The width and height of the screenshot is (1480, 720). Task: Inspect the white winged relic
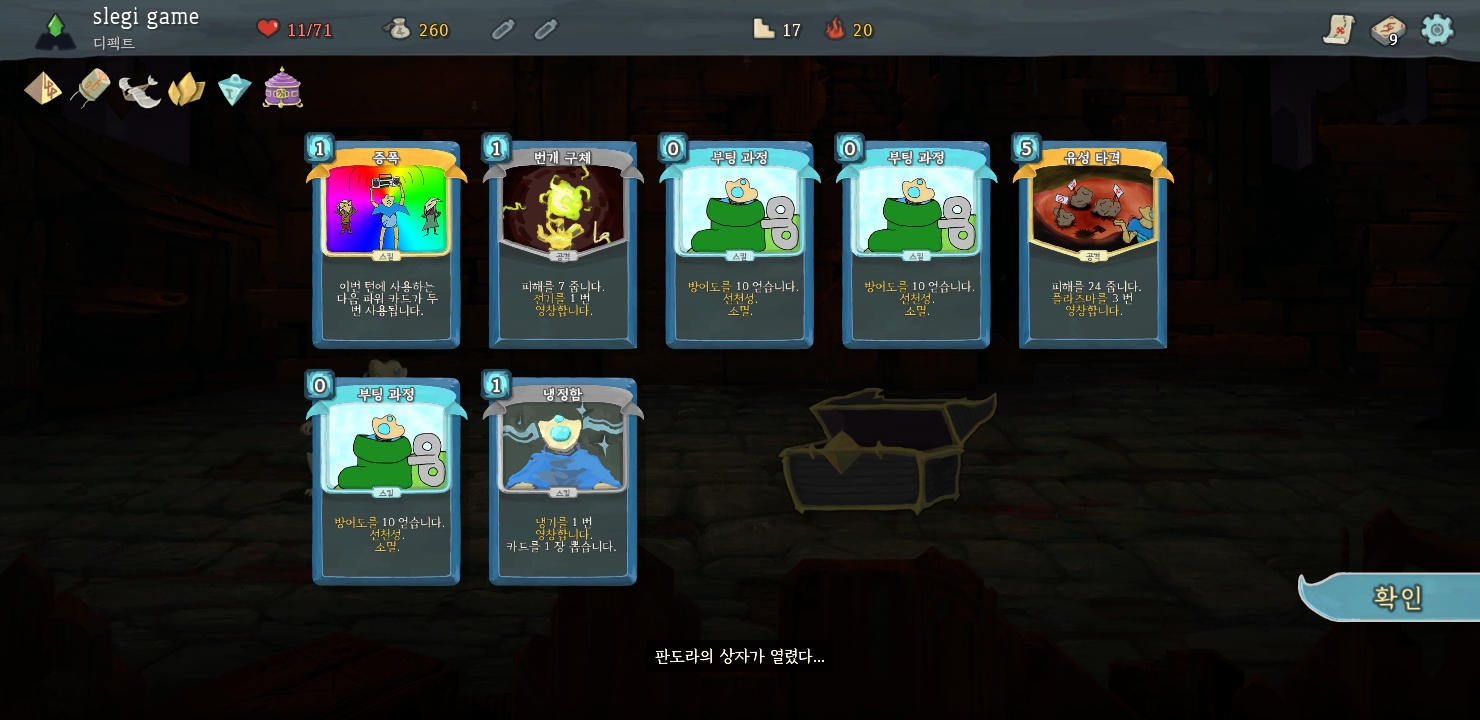pos(139,90)
